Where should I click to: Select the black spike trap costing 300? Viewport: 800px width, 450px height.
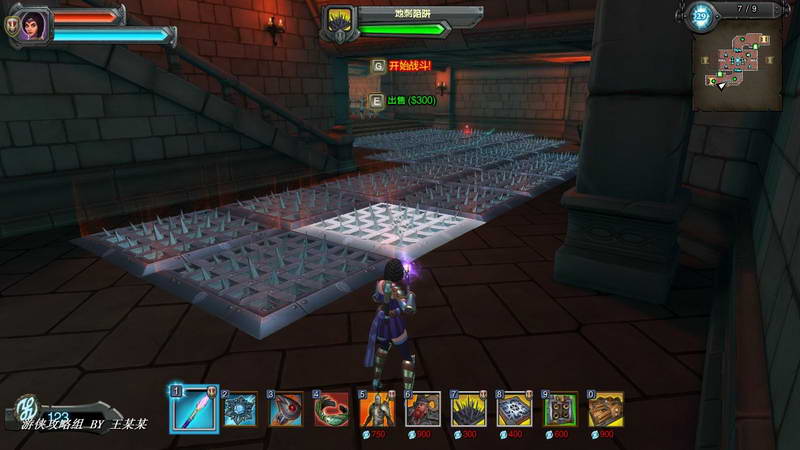(468, 408)
